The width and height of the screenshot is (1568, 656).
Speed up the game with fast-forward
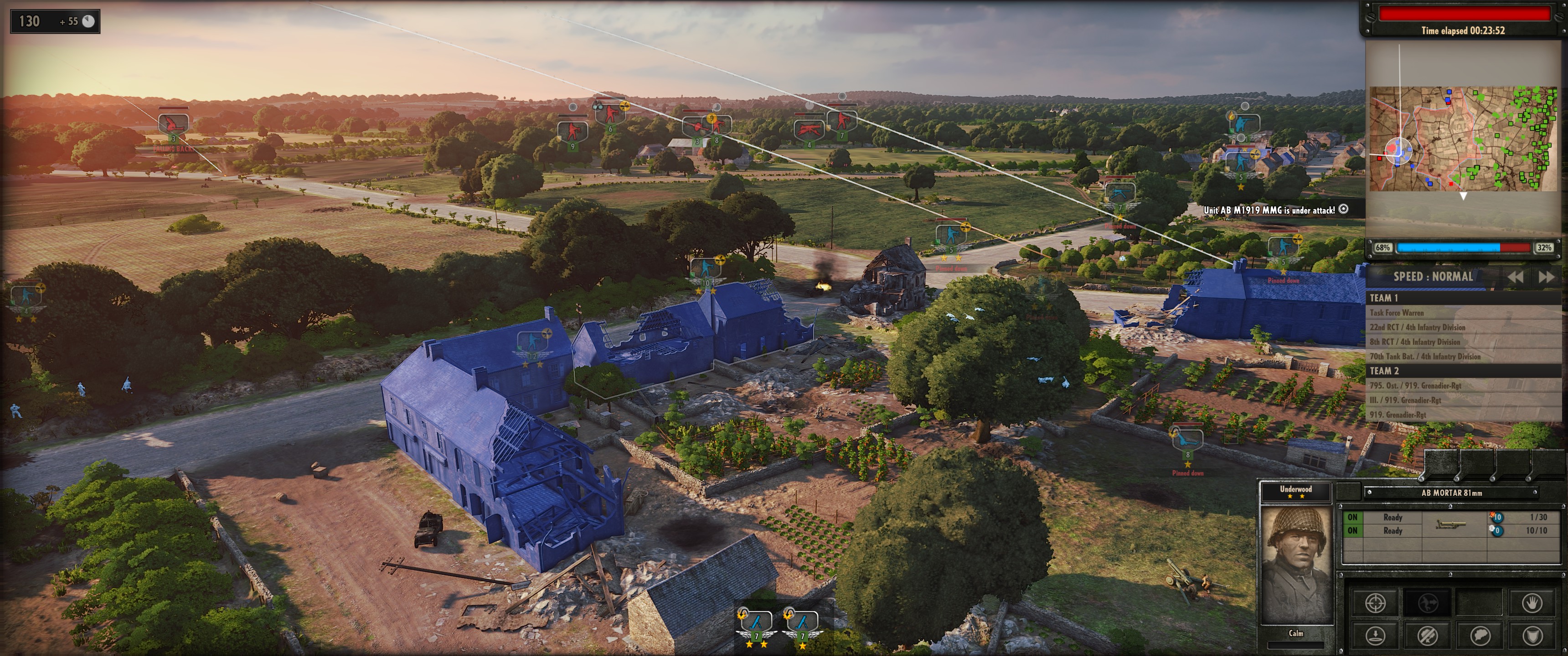click(1546, 277)
